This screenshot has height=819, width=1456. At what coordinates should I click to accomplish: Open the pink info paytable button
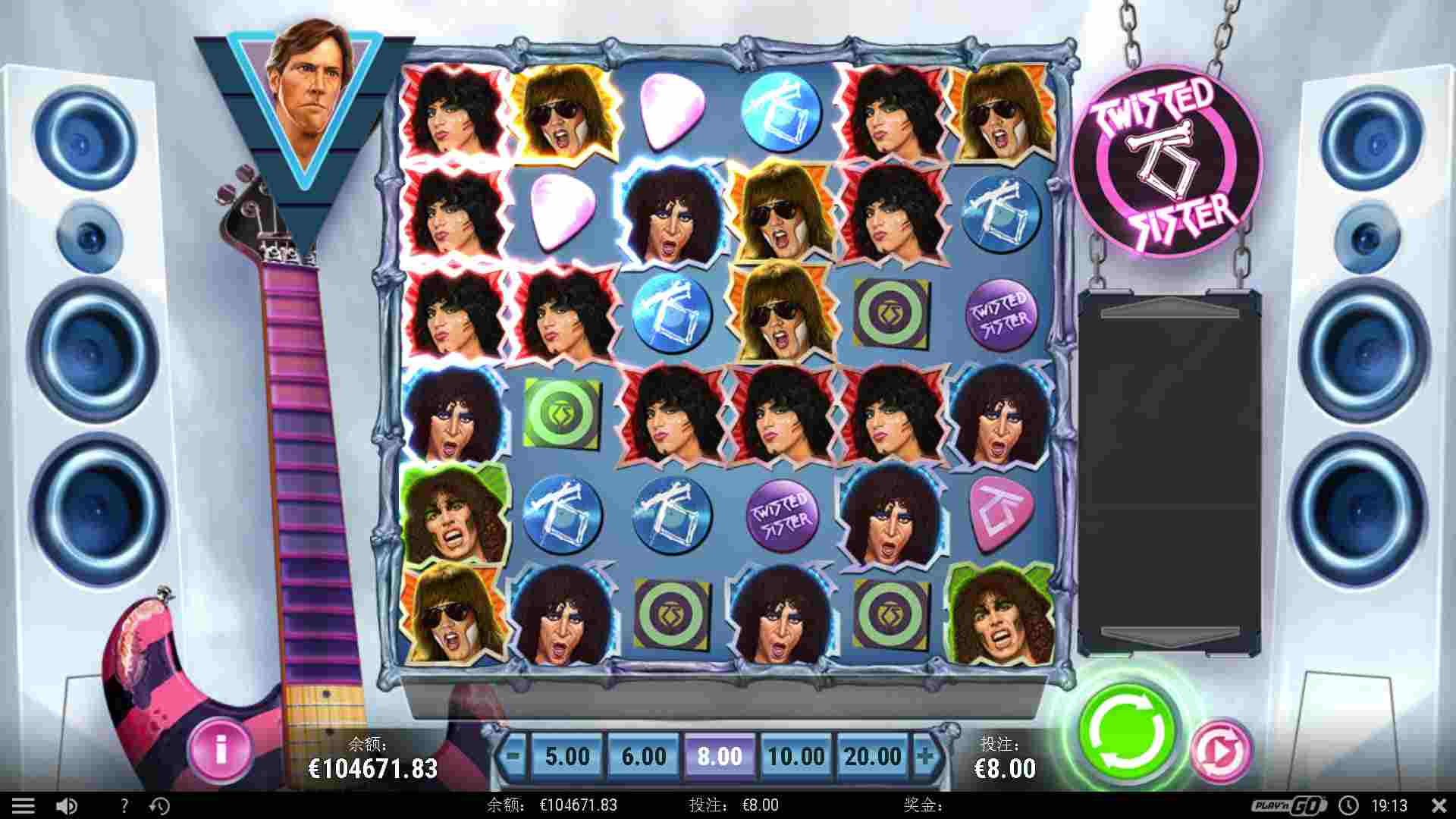pyautogui.click(x=220, y=749)
